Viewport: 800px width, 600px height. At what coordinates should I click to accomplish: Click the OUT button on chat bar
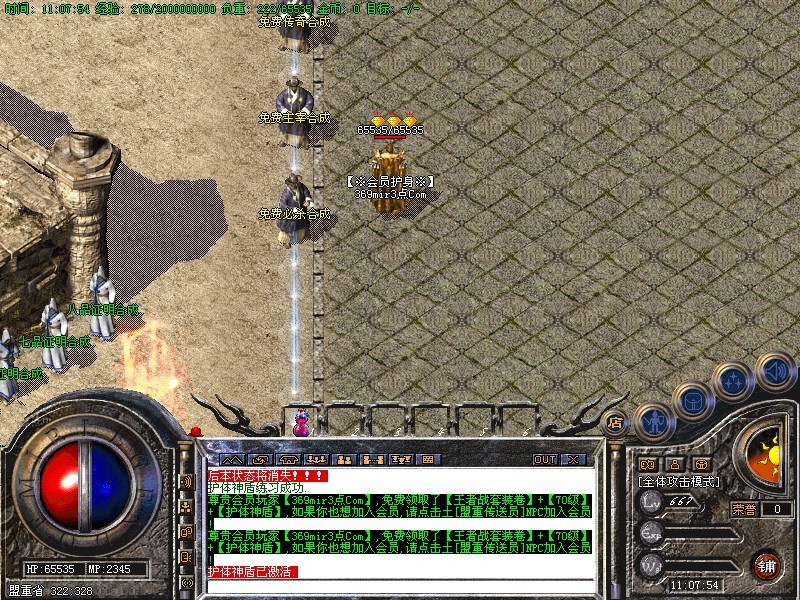[x=544, y=460]
